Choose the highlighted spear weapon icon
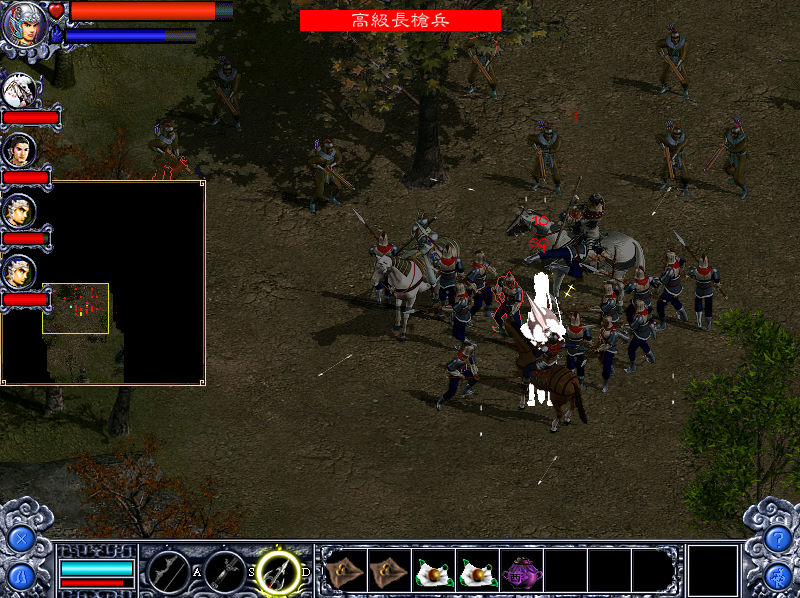The image size is (800, 598). (278, 572)
